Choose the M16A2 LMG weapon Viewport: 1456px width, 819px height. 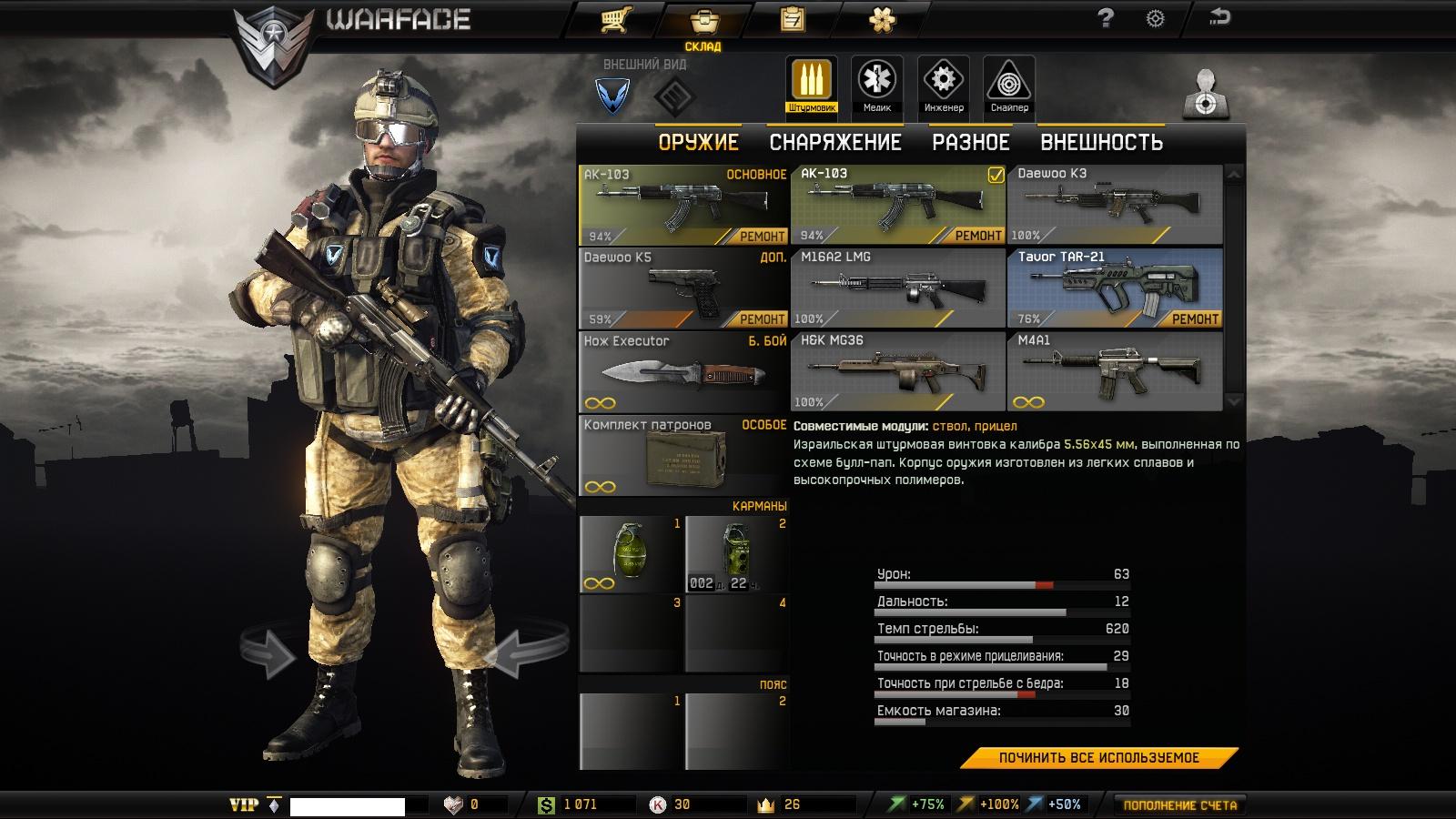tap(897, 288)
